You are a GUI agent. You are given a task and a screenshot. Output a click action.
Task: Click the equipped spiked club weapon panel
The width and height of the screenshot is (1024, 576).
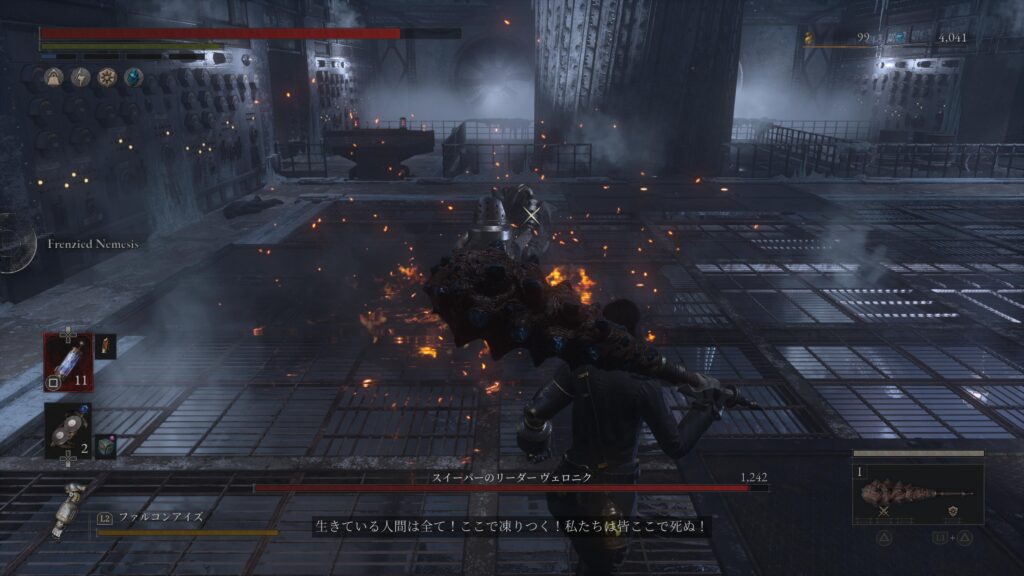click(917, 493)
